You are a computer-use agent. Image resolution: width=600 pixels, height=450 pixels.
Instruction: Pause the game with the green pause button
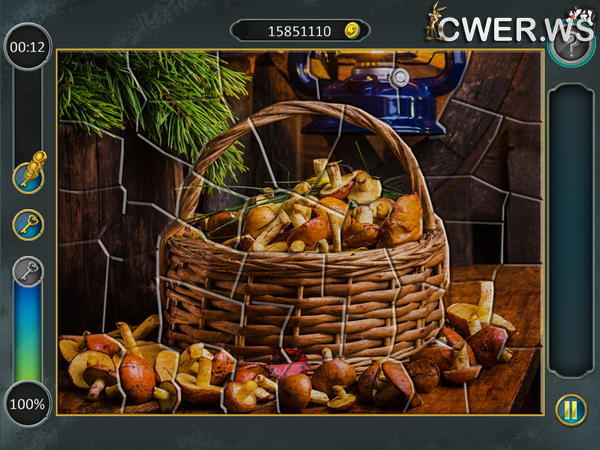coord(571,410)
